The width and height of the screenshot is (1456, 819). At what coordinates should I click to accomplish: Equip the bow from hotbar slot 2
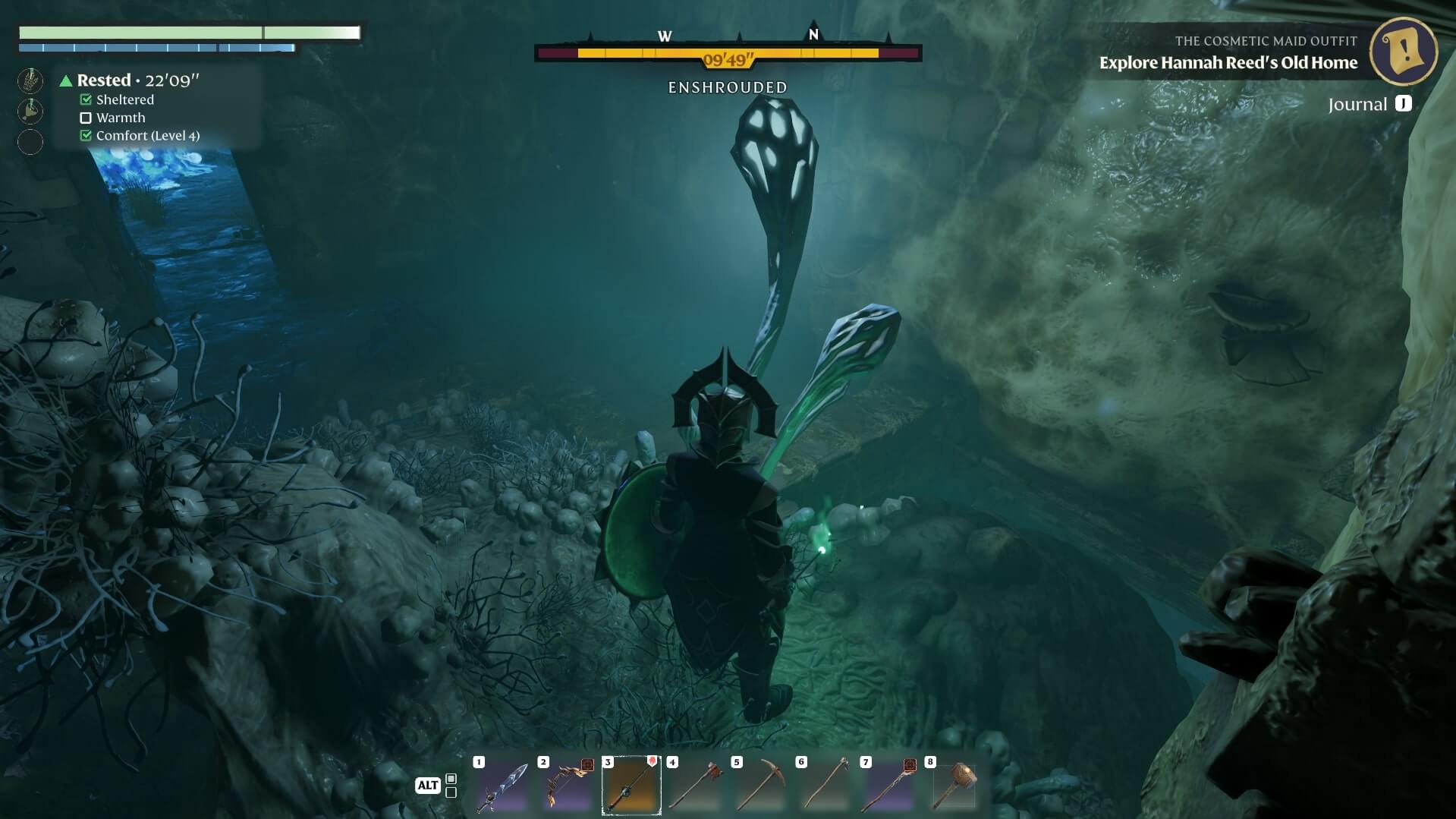coord(566,785)
